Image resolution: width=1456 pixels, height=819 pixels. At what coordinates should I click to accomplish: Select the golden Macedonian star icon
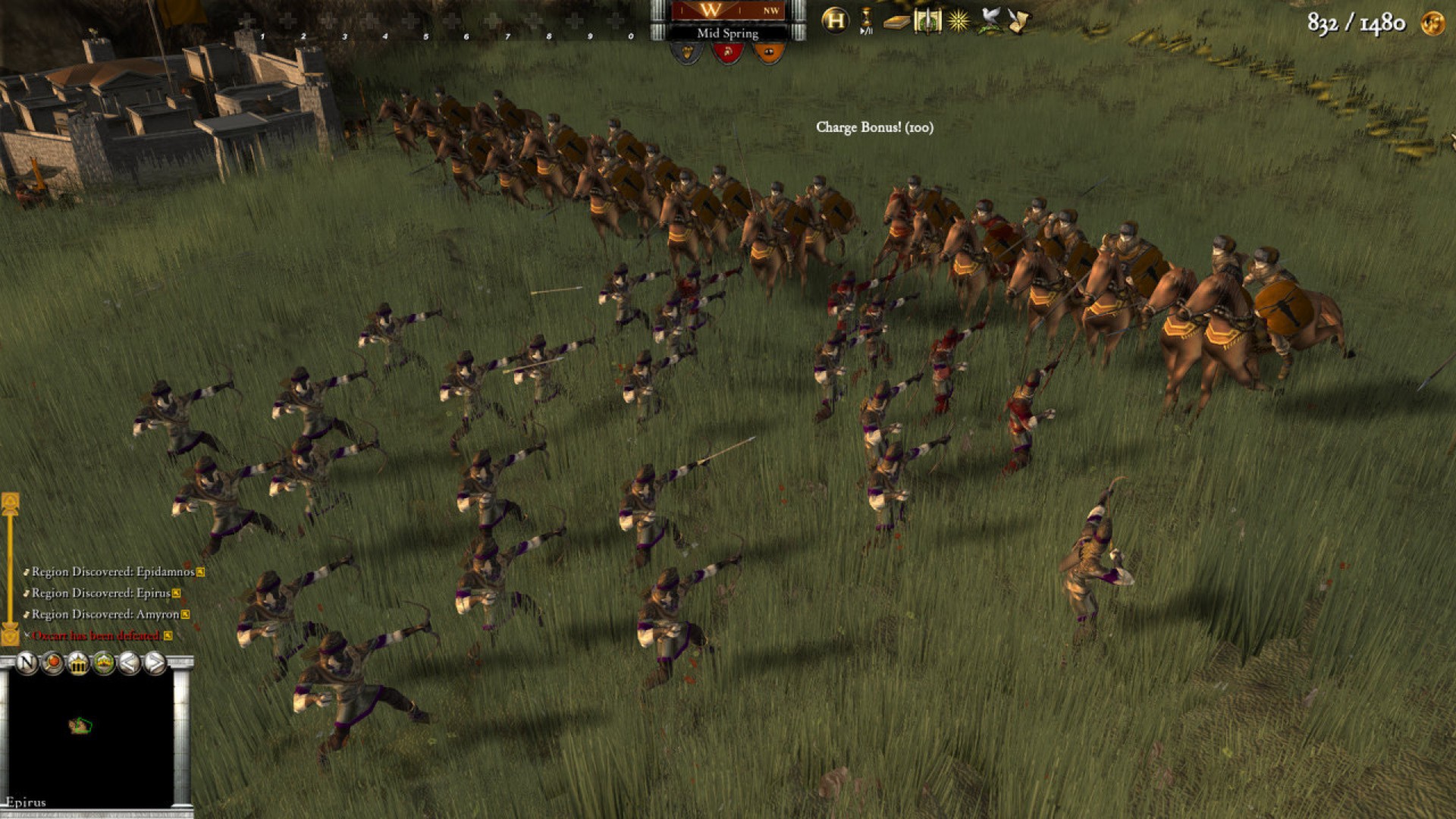(x=959, y=20)
